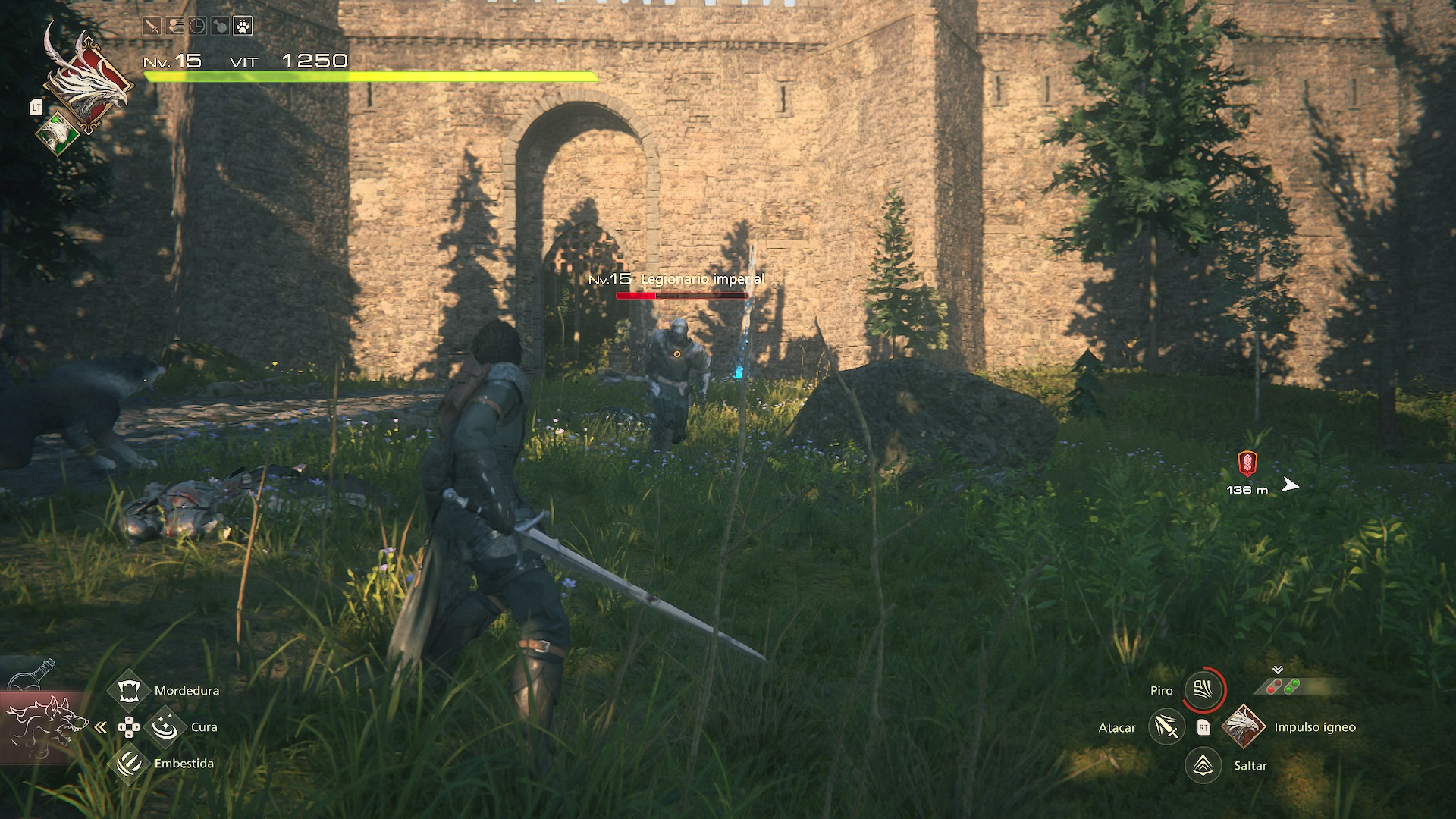The height and width of the screenshot is (819, 1456).
Task: Click the Saltar jump icon
Action: [x=1203, y=765]
